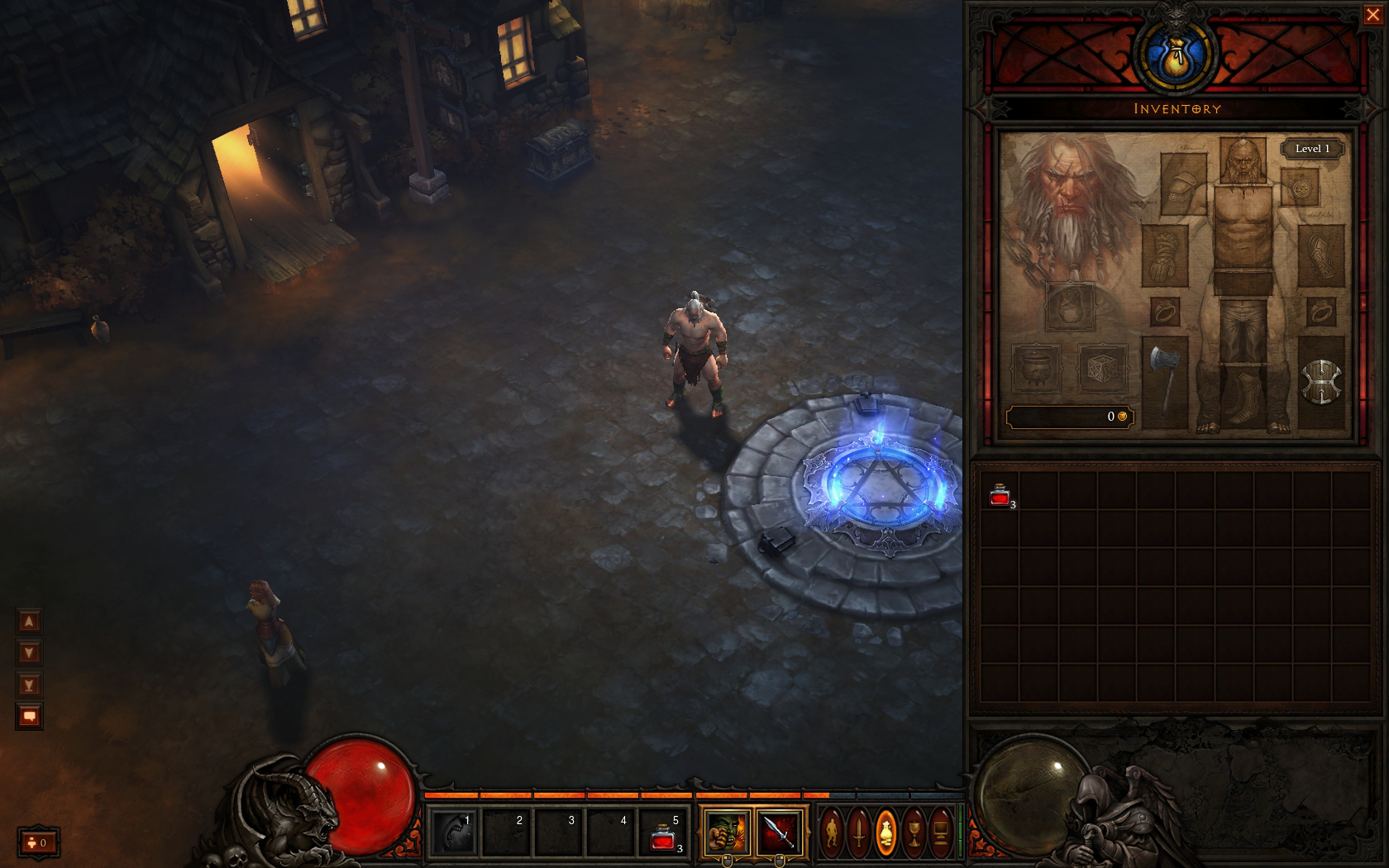1389x868 pixels.
Task: Select the equipped wooden shield slot
Action: [1320, 382]
